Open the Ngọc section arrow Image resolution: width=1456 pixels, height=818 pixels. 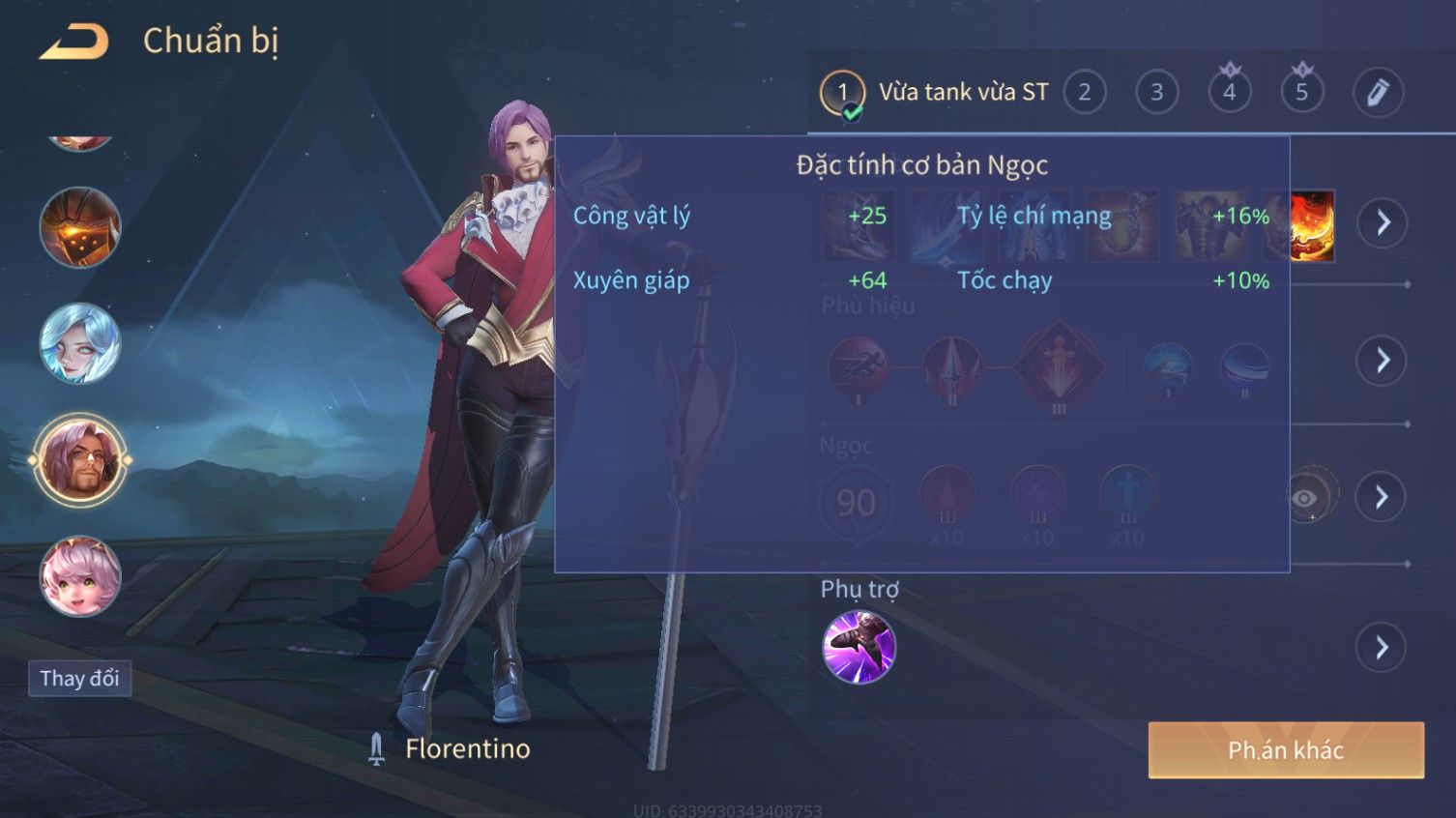[x=1382, y=497]
